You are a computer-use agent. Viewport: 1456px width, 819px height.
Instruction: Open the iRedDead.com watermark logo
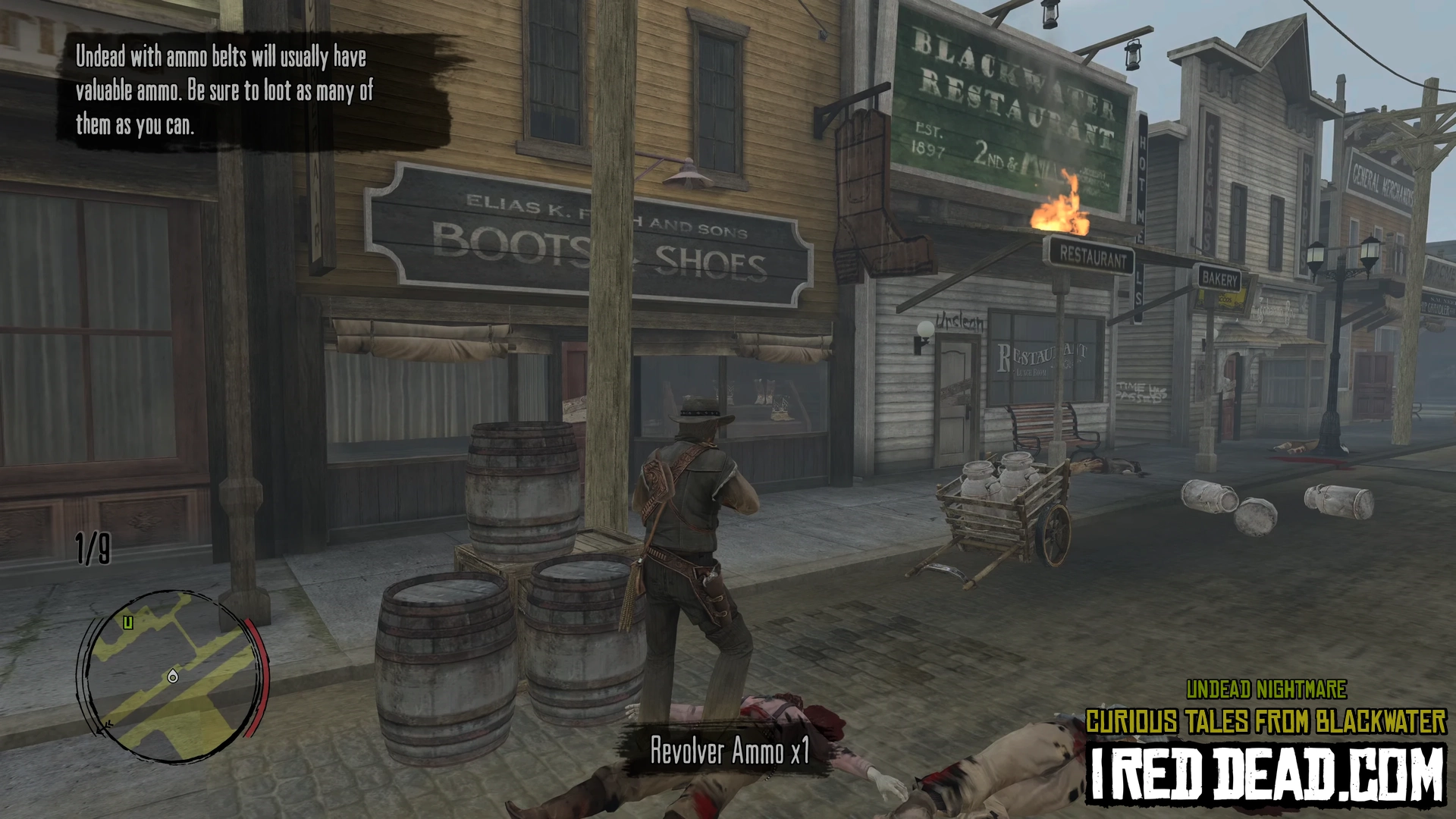1265,774
